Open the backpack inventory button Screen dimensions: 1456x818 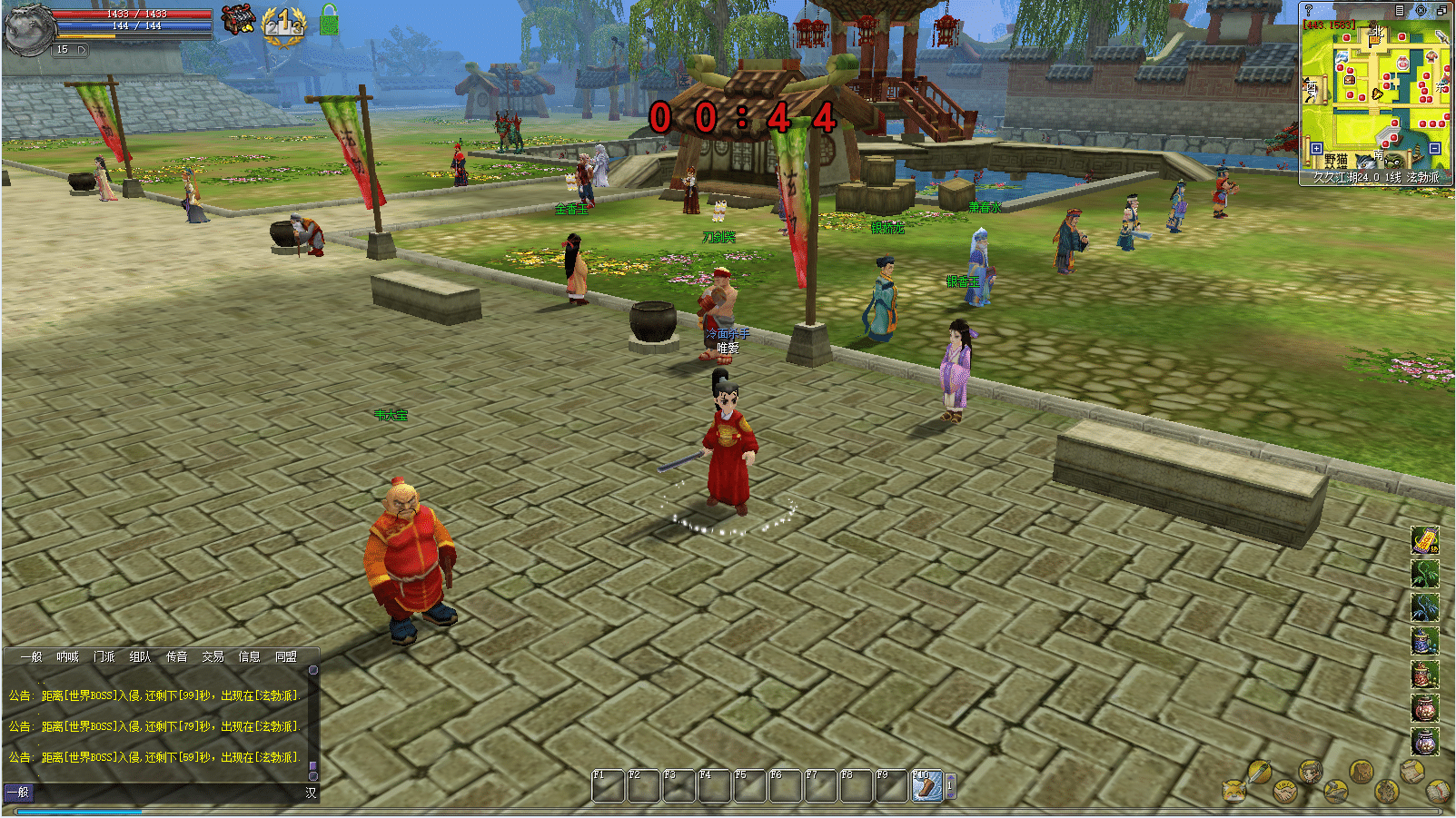click(x=1360, y=773)
